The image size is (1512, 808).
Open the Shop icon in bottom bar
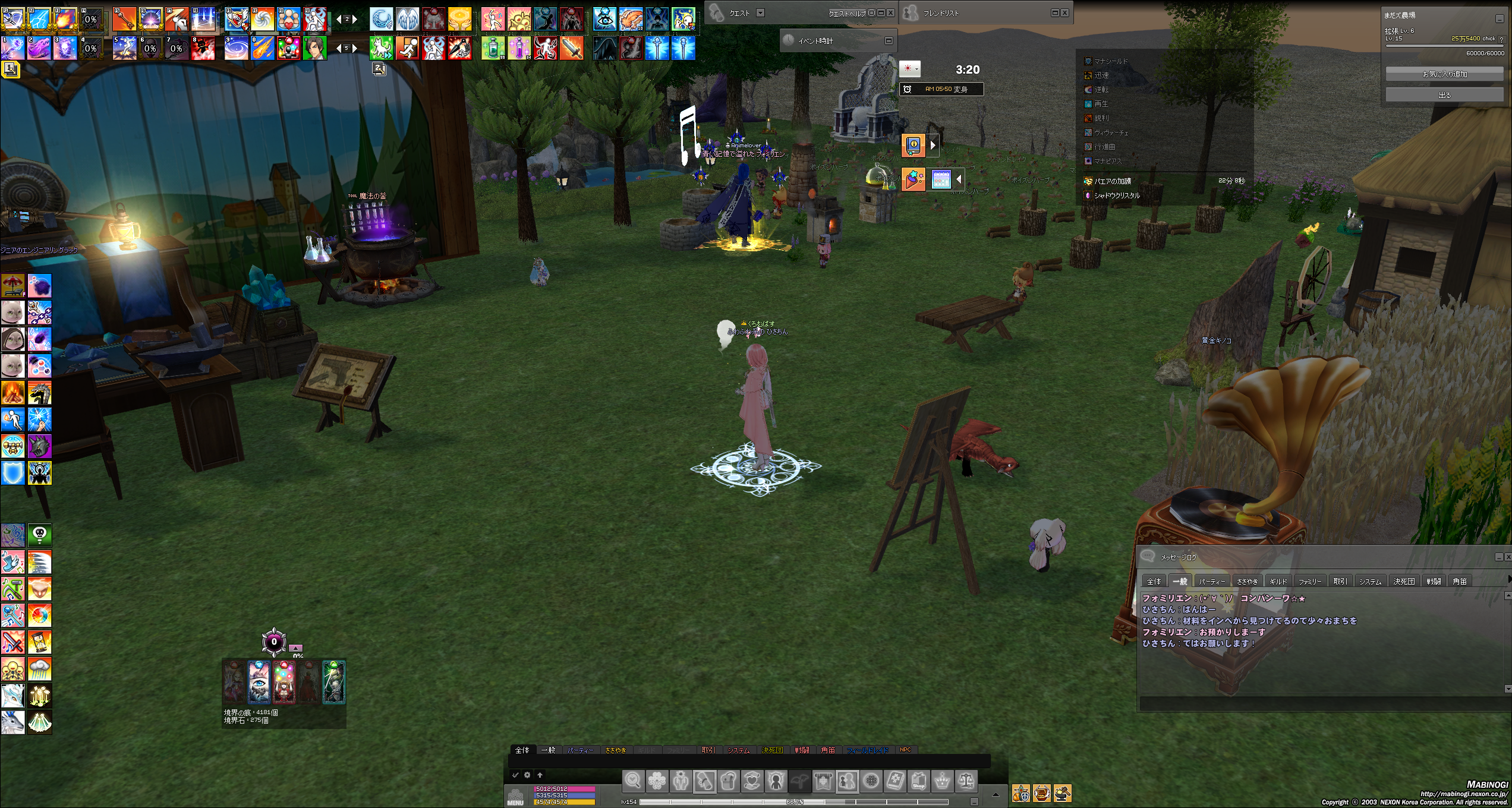[x=918, y=781]
